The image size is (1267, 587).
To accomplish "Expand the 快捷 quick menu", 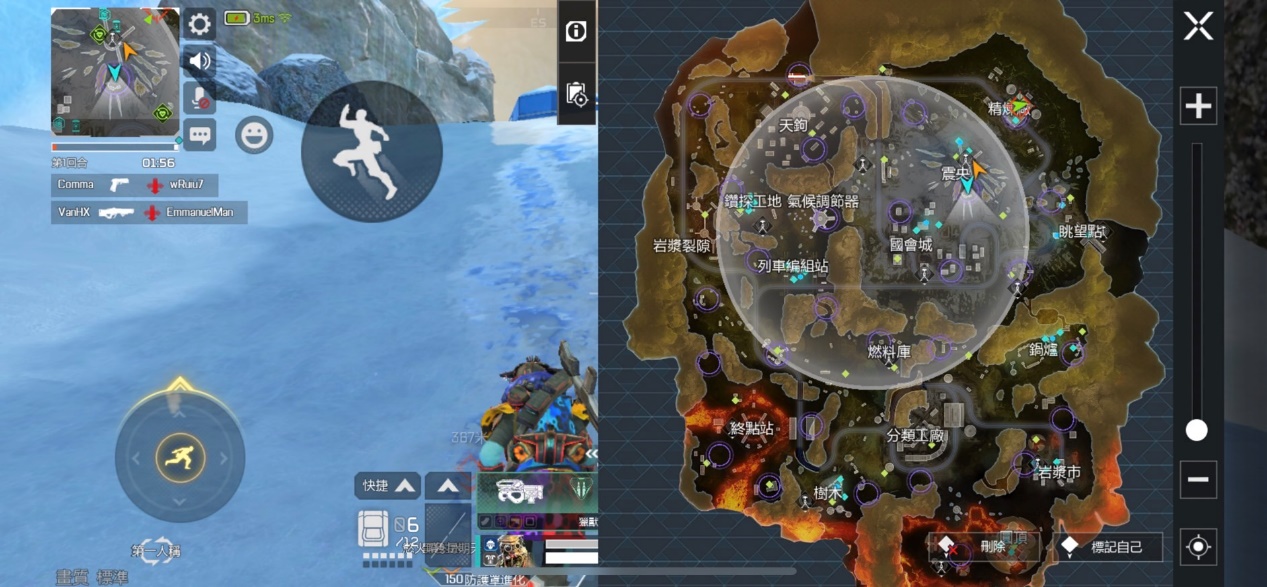I will [x=387, y=486].
